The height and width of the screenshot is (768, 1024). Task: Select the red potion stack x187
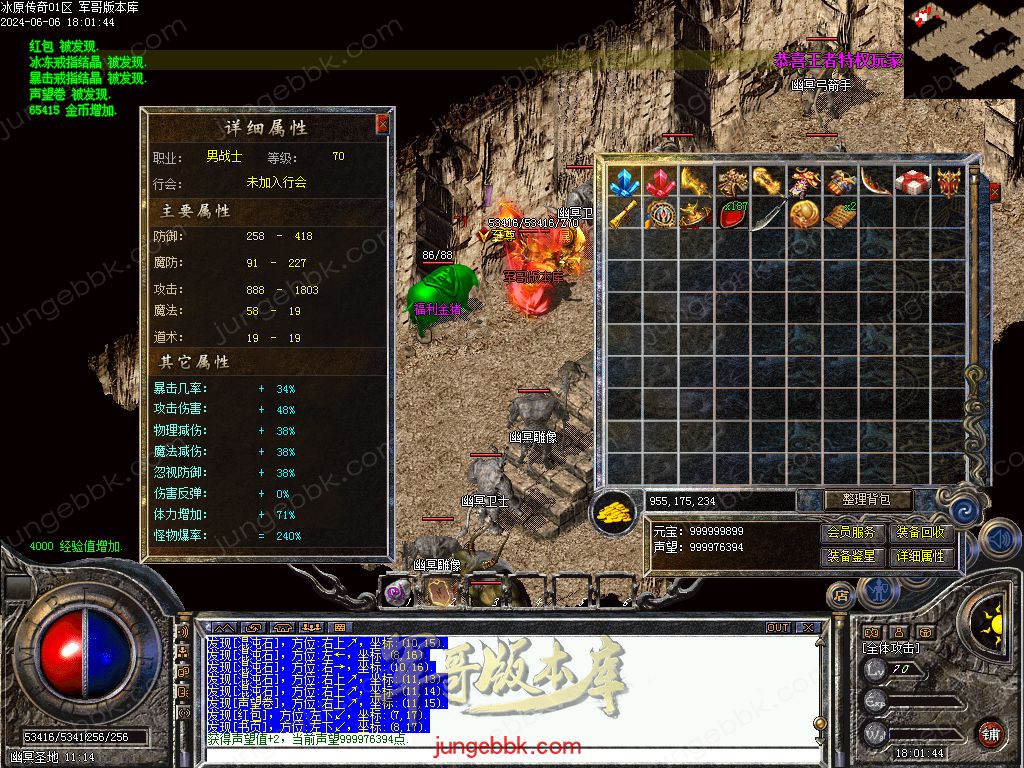coord(733,214)
